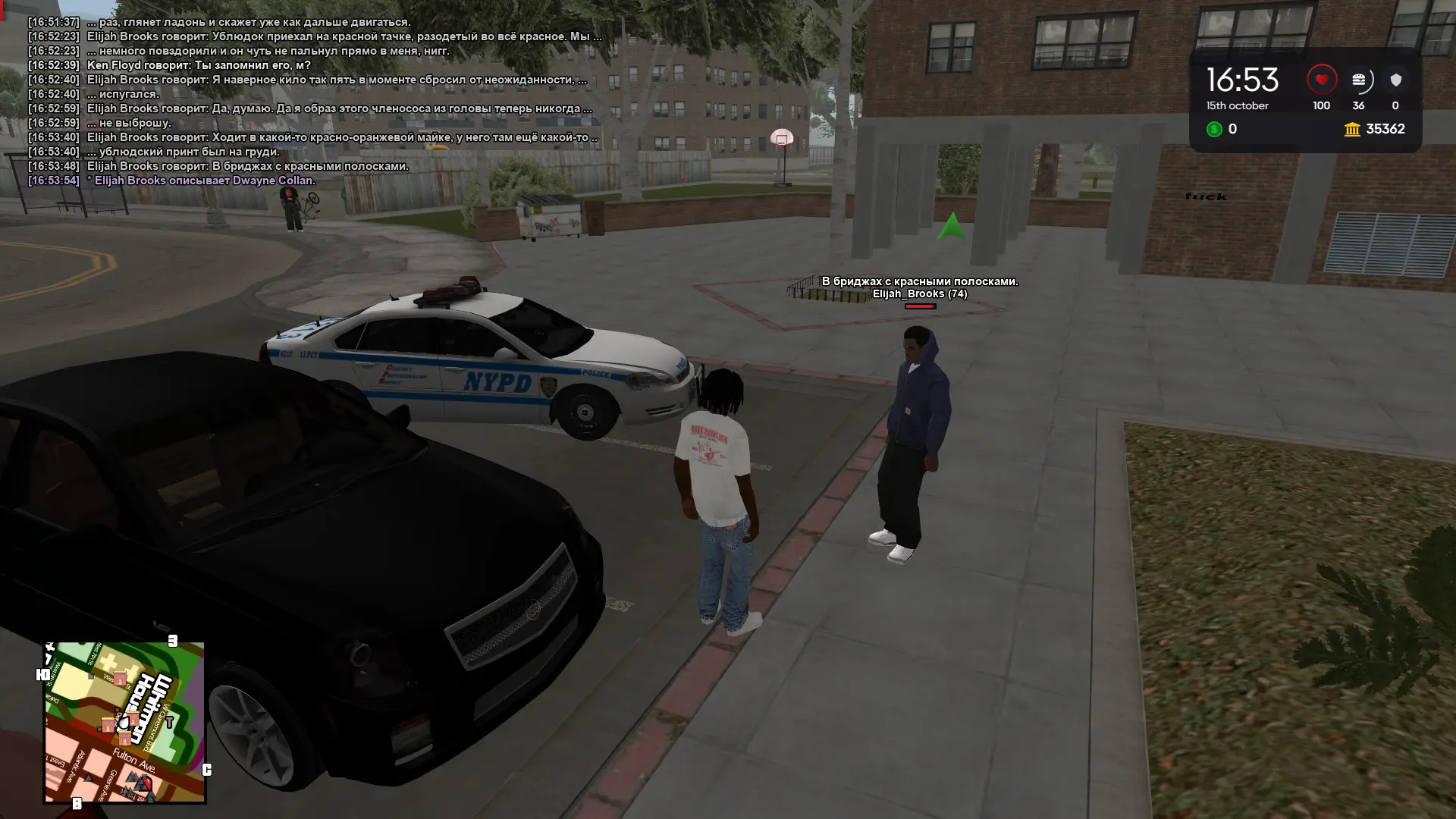This screenshot has width=1456, height=819.
Task: Click the burger hunger icon
Action: tap(1358, 80)
